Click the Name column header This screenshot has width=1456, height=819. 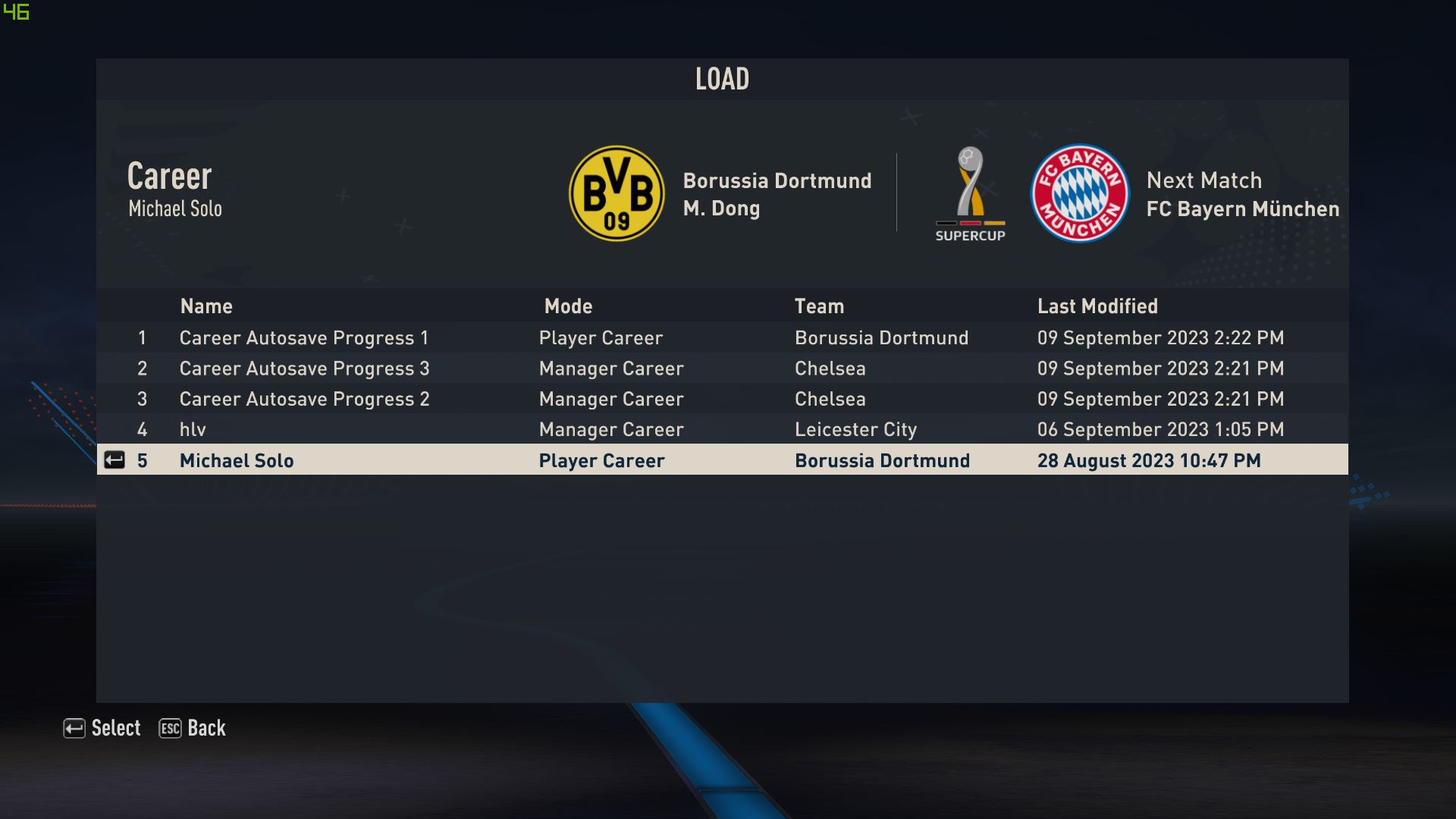click(x=206, y=306)
